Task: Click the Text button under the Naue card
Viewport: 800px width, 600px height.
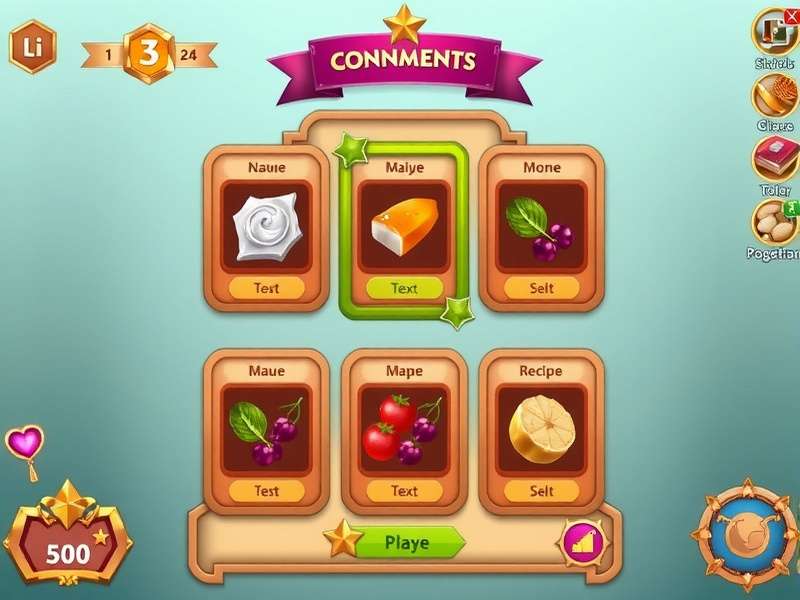Action: tap(266, 289)
